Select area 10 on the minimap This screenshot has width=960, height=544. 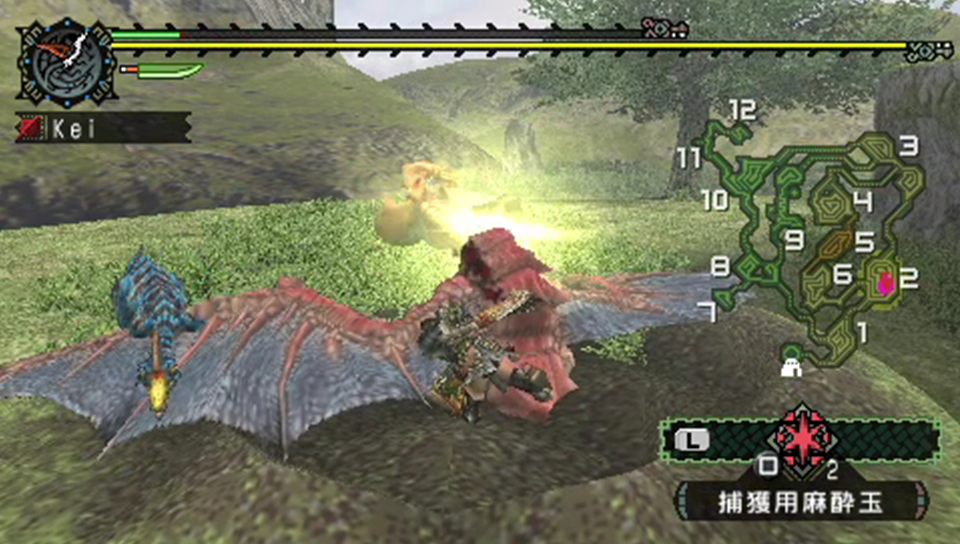pyautogui.click(x=715, y=200)
